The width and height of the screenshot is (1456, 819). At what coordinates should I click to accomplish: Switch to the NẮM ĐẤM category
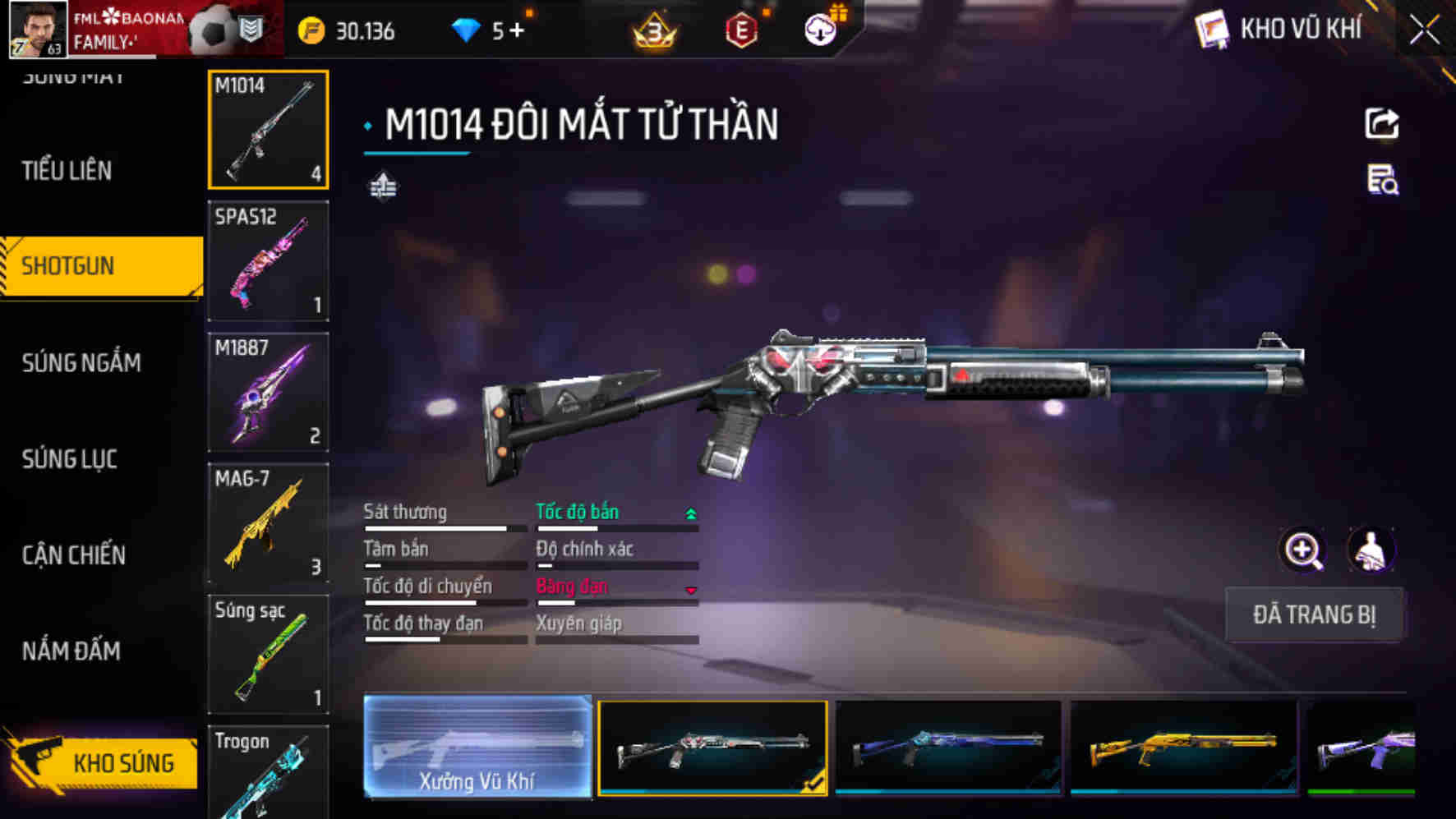(x=71, y=651)
